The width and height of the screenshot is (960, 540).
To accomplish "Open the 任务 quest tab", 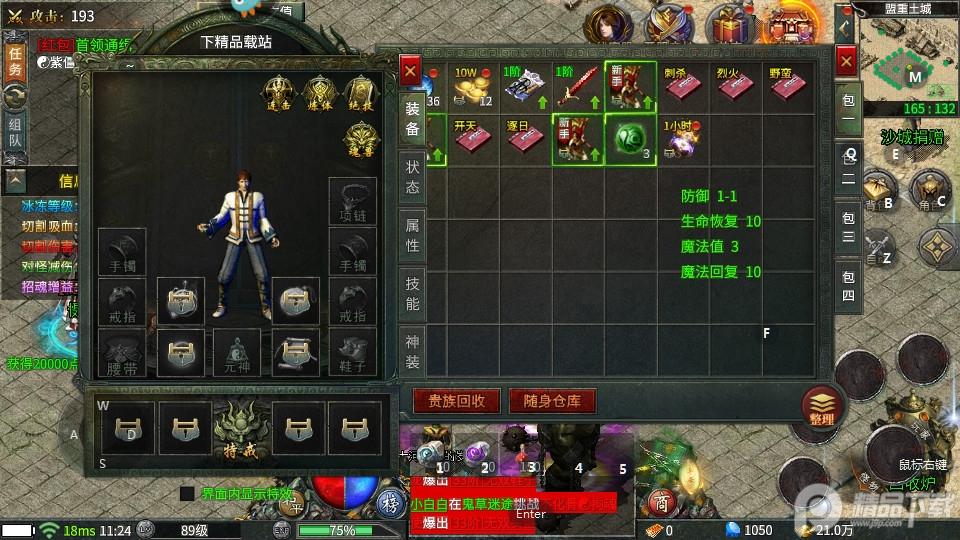I will point(15,62).
